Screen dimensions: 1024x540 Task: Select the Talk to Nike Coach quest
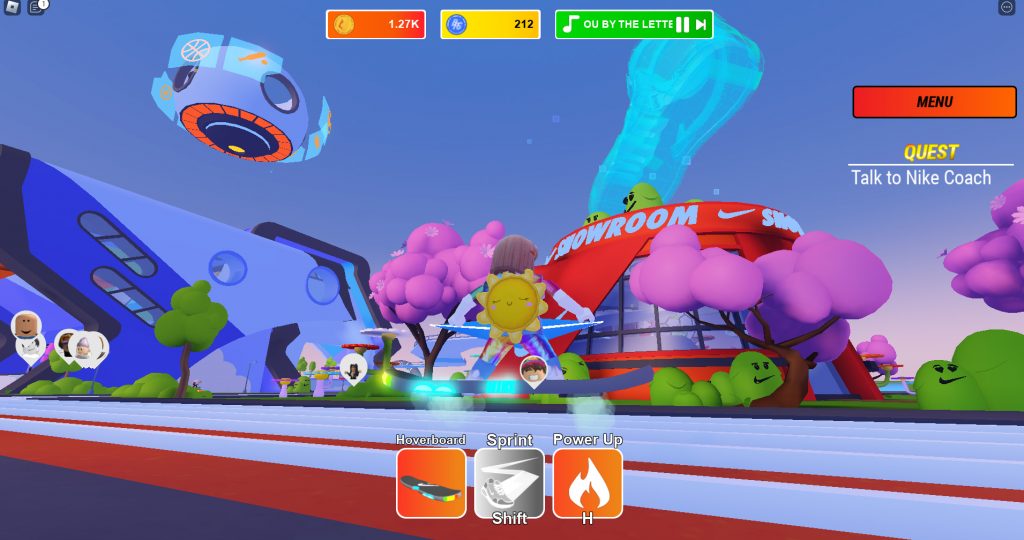[921, 178]
